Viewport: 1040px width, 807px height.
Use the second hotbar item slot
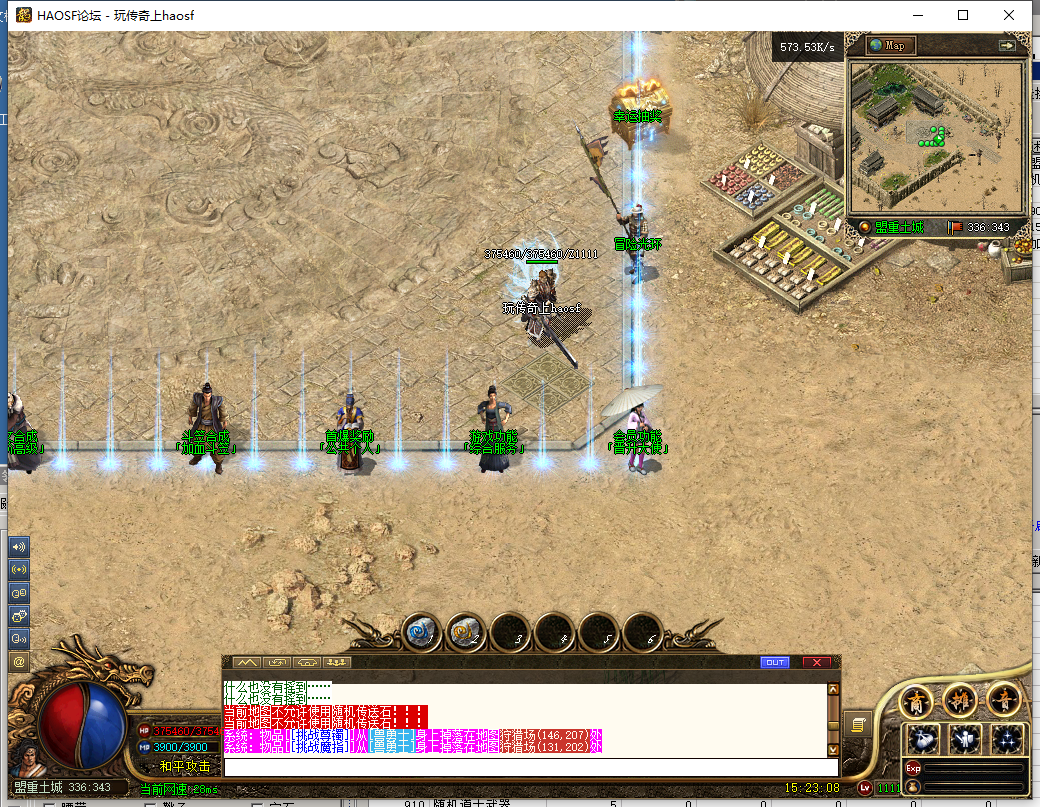[466, 633]
